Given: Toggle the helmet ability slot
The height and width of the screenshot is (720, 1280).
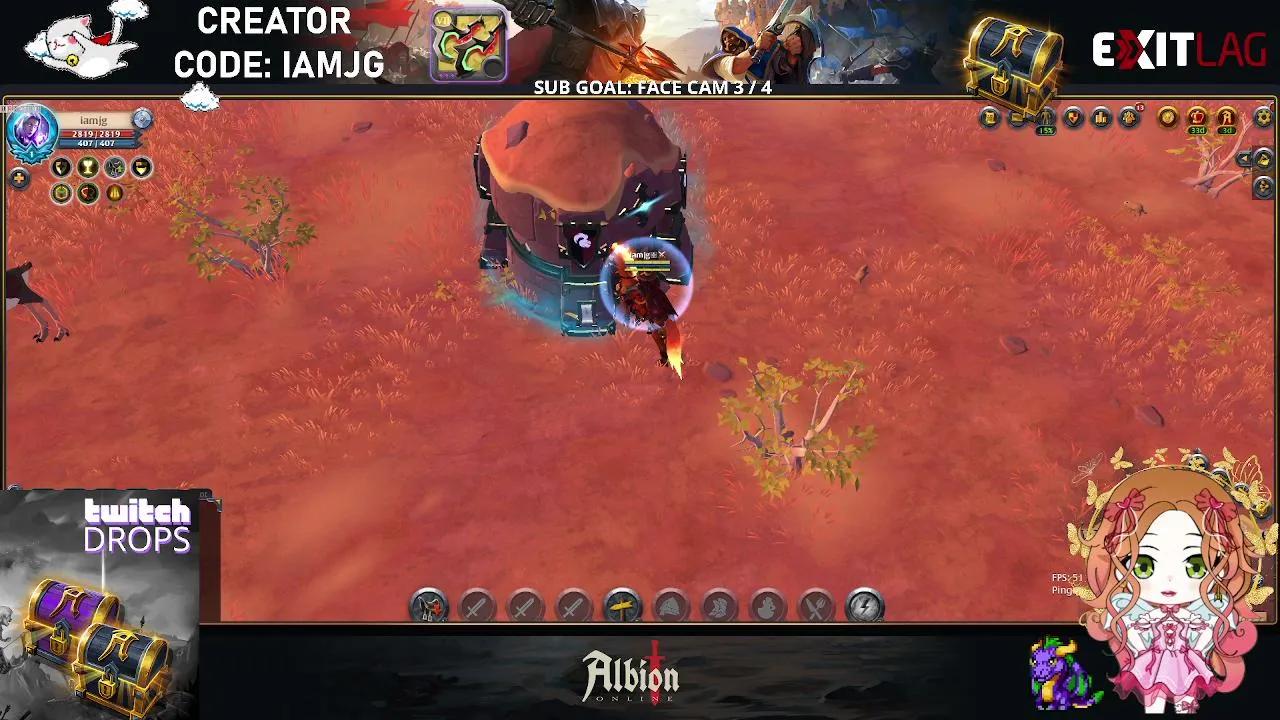Looking at the screenshot, I should 672,604.
